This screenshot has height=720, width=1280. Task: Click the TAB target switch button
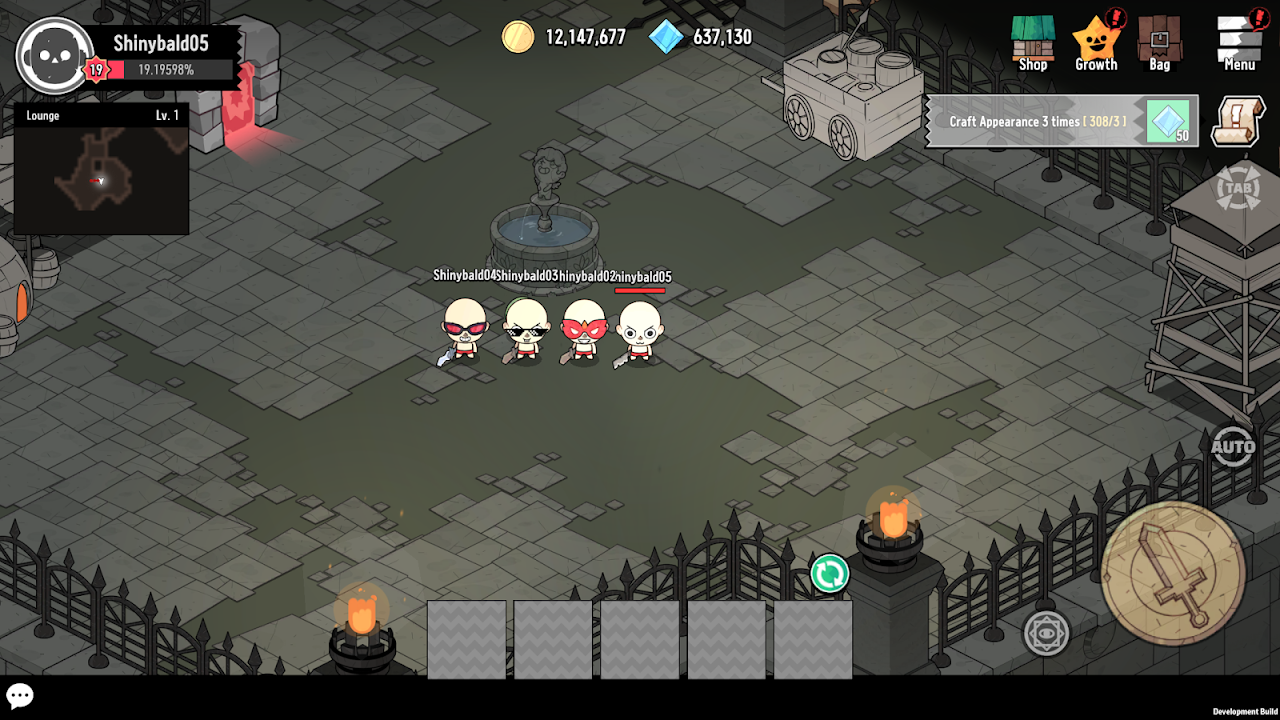[x=1237, y=190]
